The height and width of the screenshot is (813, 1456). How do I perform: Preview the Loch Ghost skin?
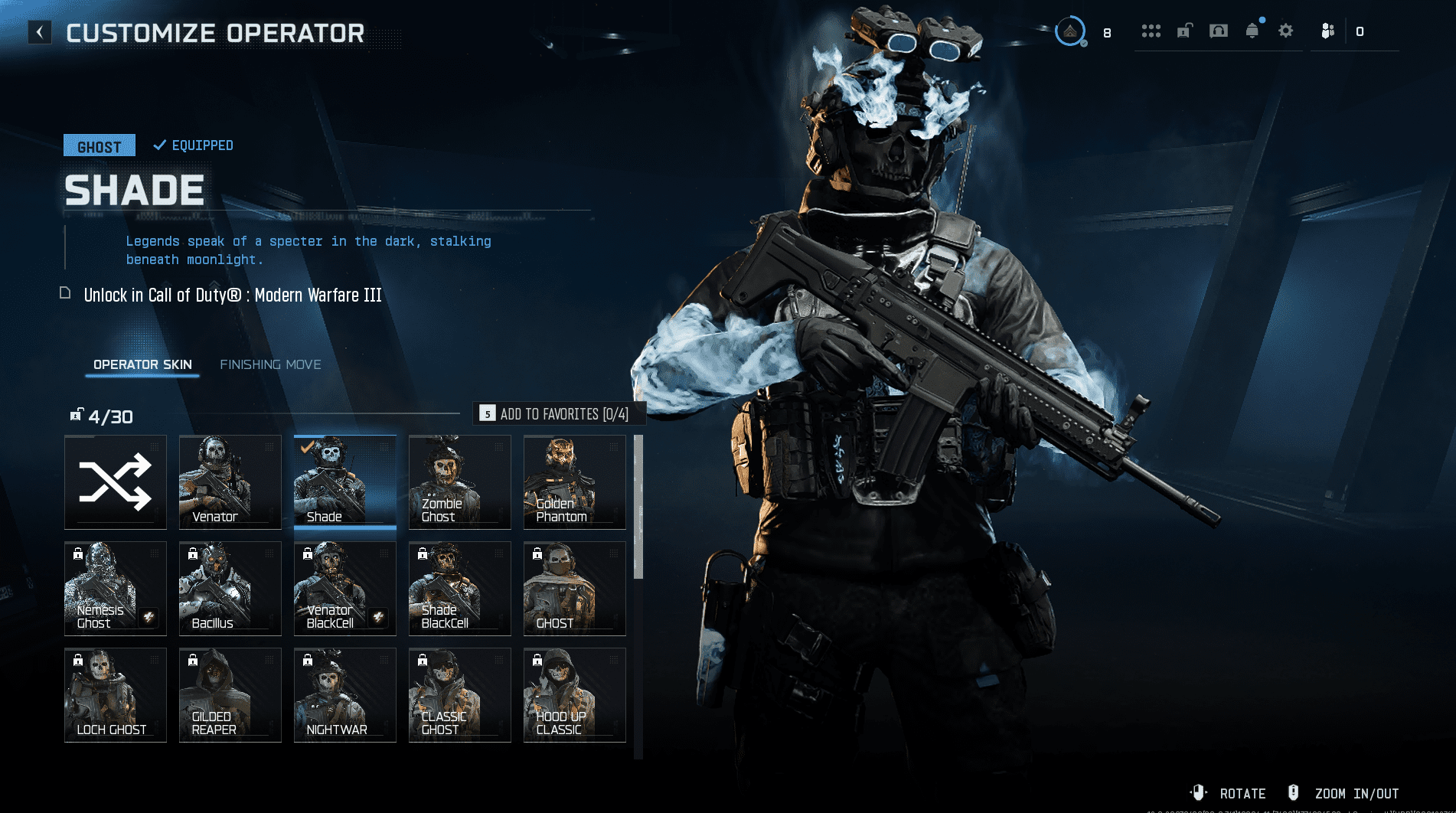pyautogui.click(x=116, y=695)
